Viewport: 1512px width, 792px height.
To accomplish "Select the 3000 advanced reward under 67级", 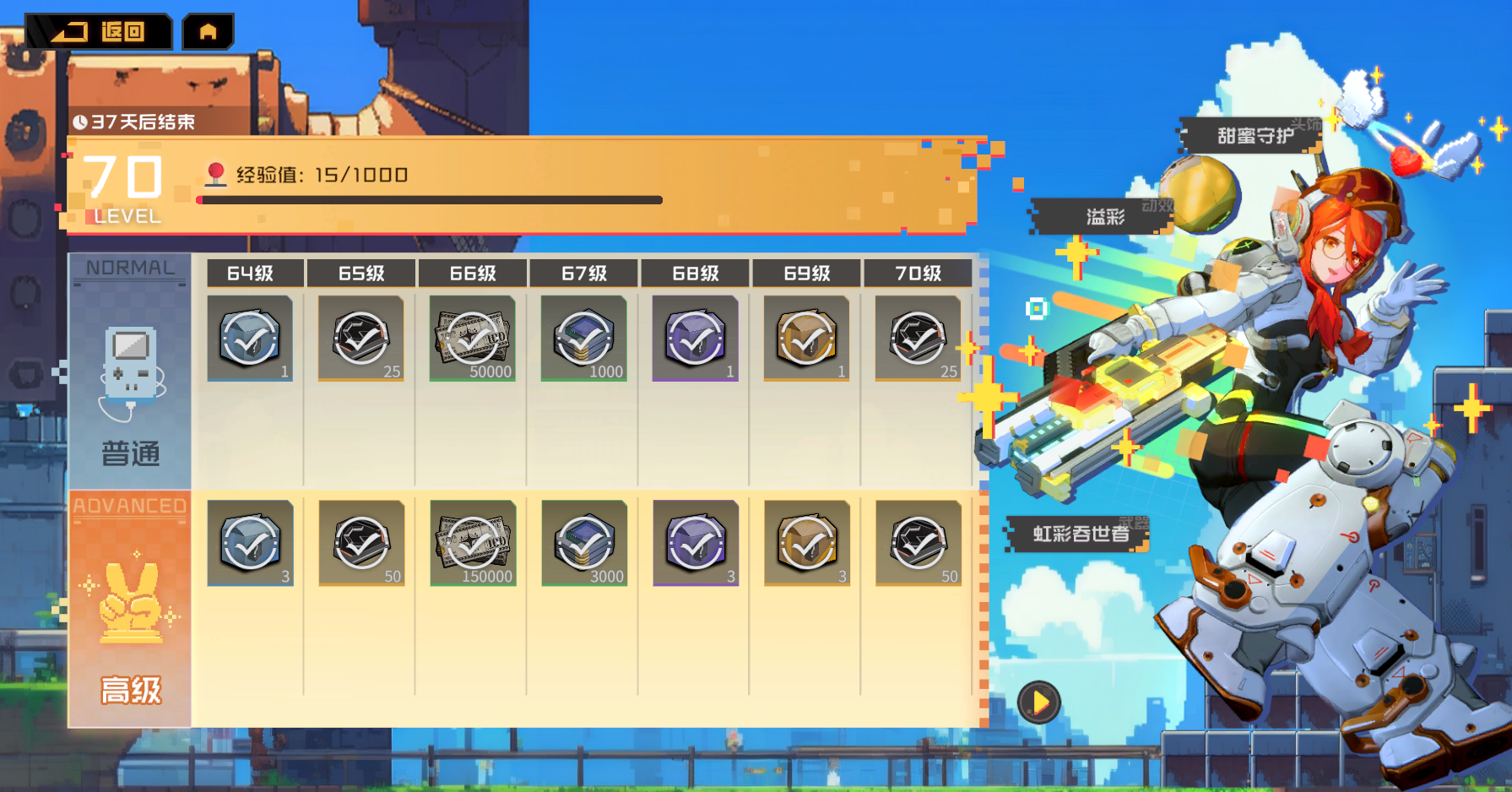I will coord(584,545).
